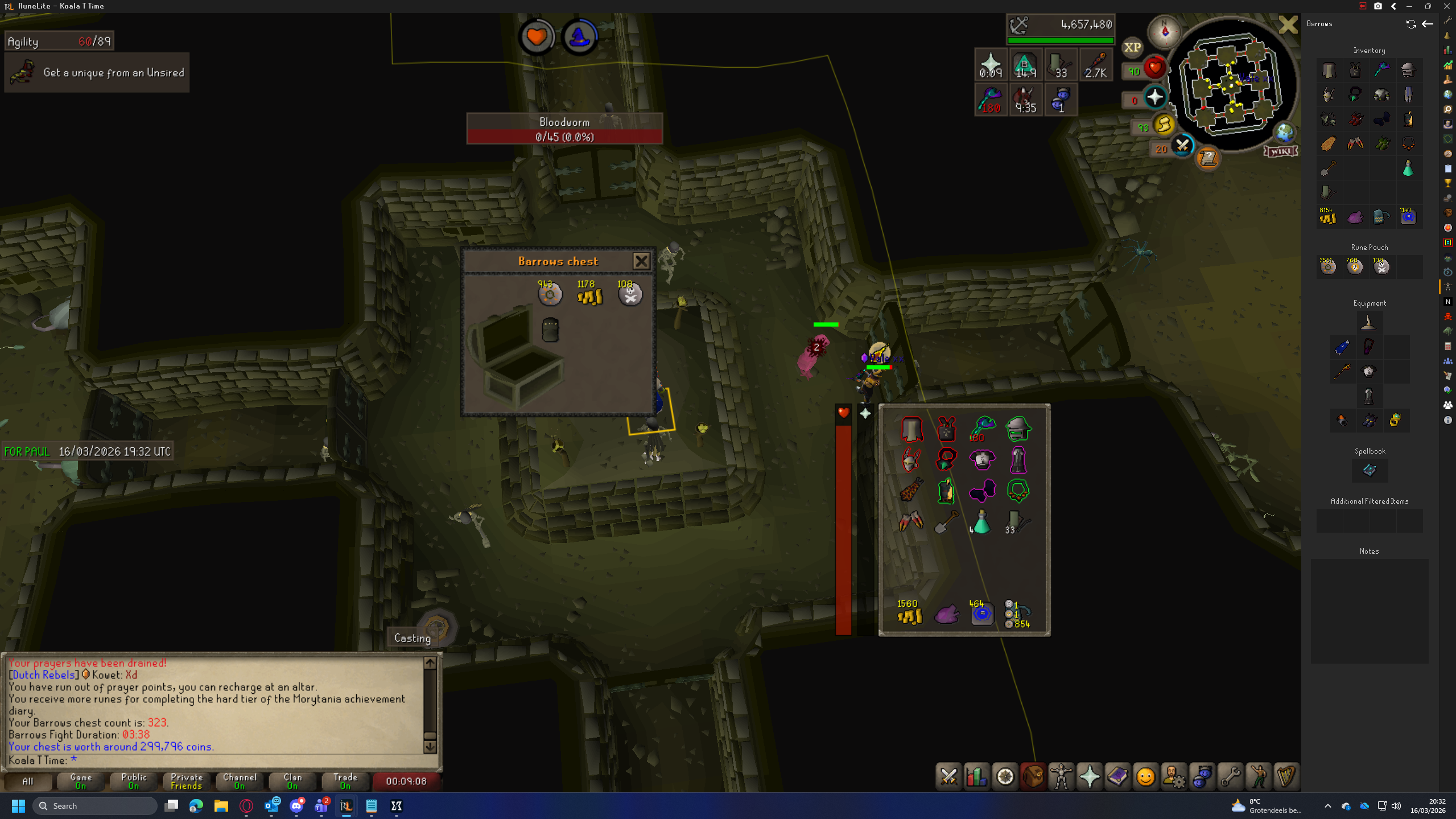The height and width of the screenshot is (819, 1456).
Task: Open the world map globe
Action: (1284, 133)
